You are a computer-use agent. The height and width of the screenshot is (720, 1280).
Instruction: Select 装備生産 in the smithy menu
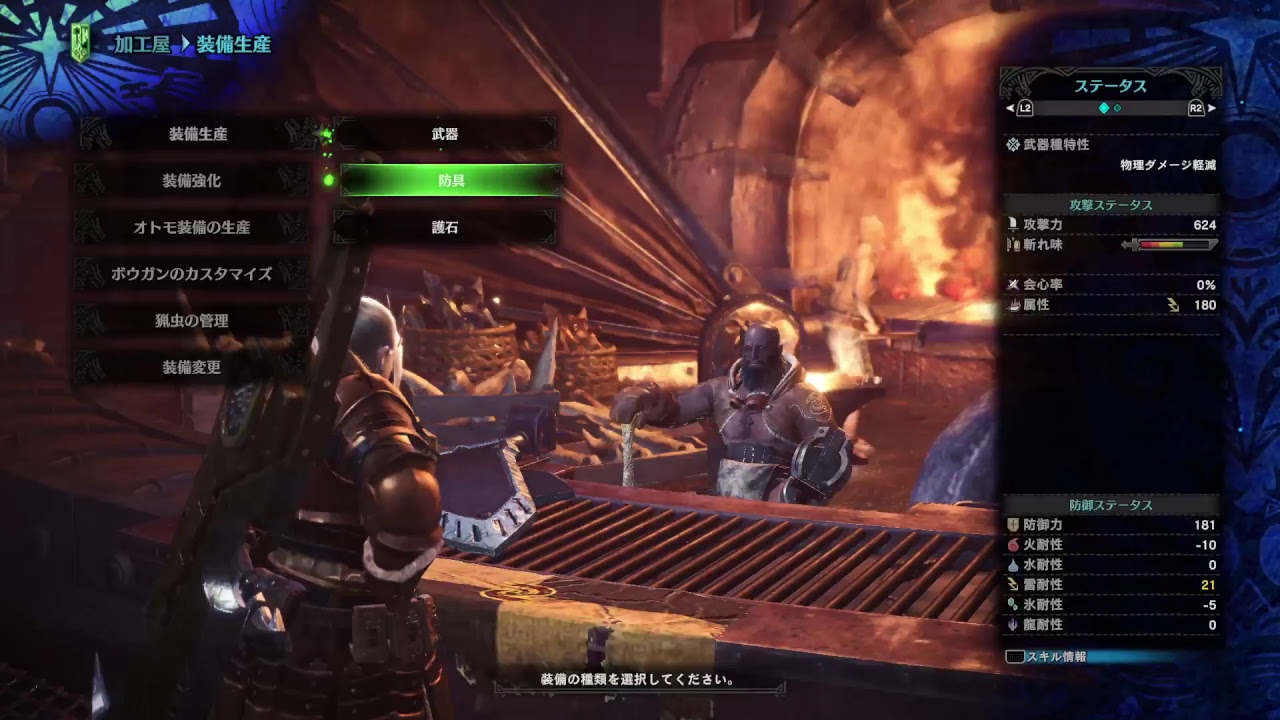tap(197, 134)
